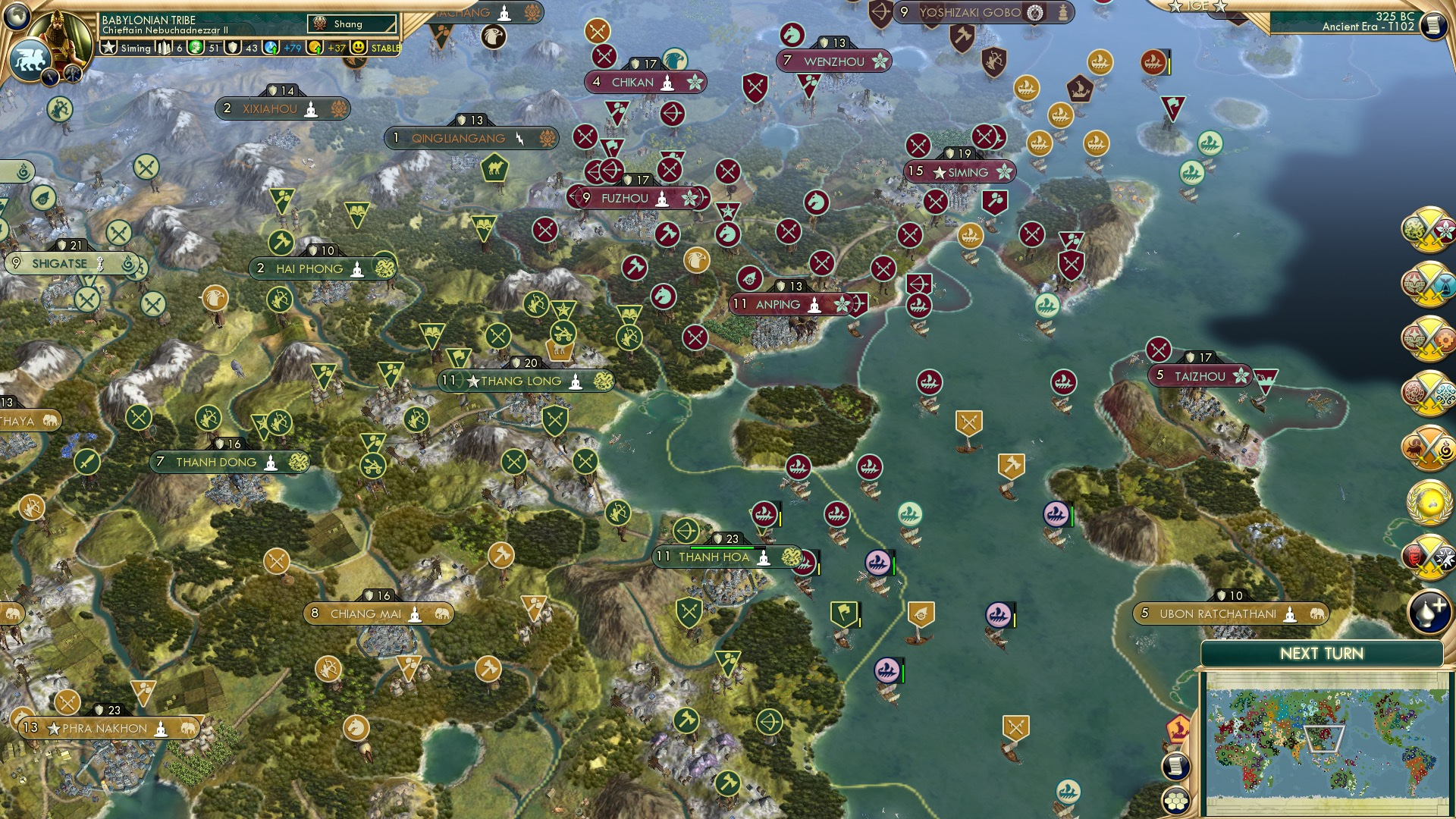Select the genie lamp notification icon
1456x819 pixels.
(x=1429, y=610)
